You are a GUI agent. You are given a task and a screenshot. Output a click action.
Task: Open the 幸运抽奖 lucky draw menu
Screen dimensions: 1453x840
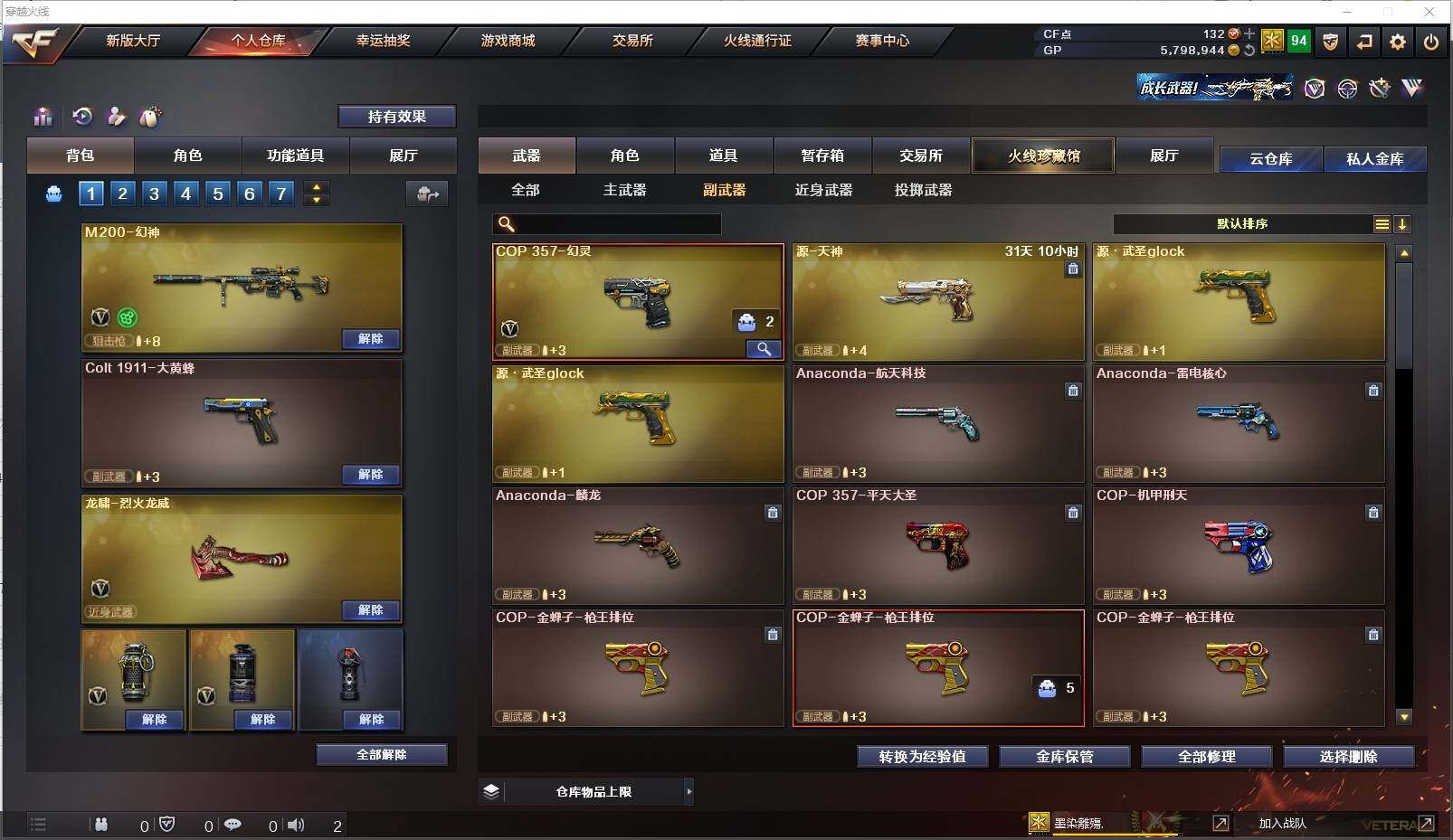tap(383, 41)
